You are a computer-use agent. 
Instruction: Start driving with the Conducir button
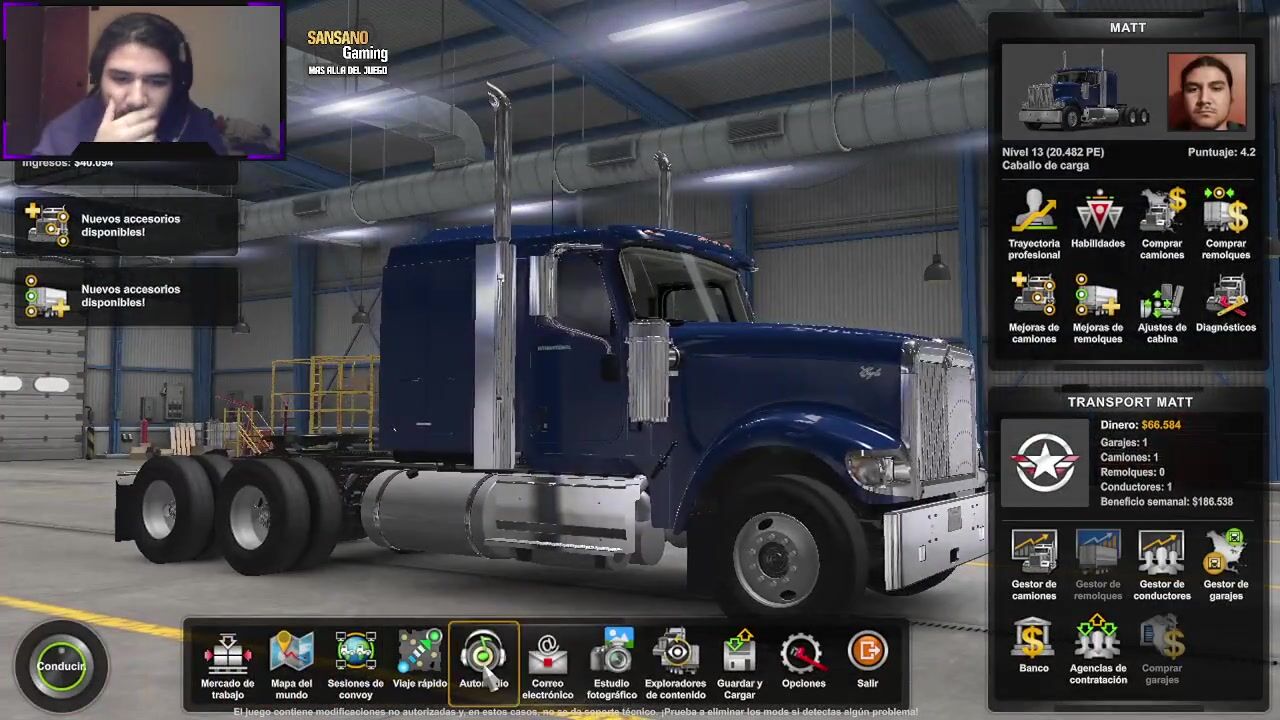(61, 666)
